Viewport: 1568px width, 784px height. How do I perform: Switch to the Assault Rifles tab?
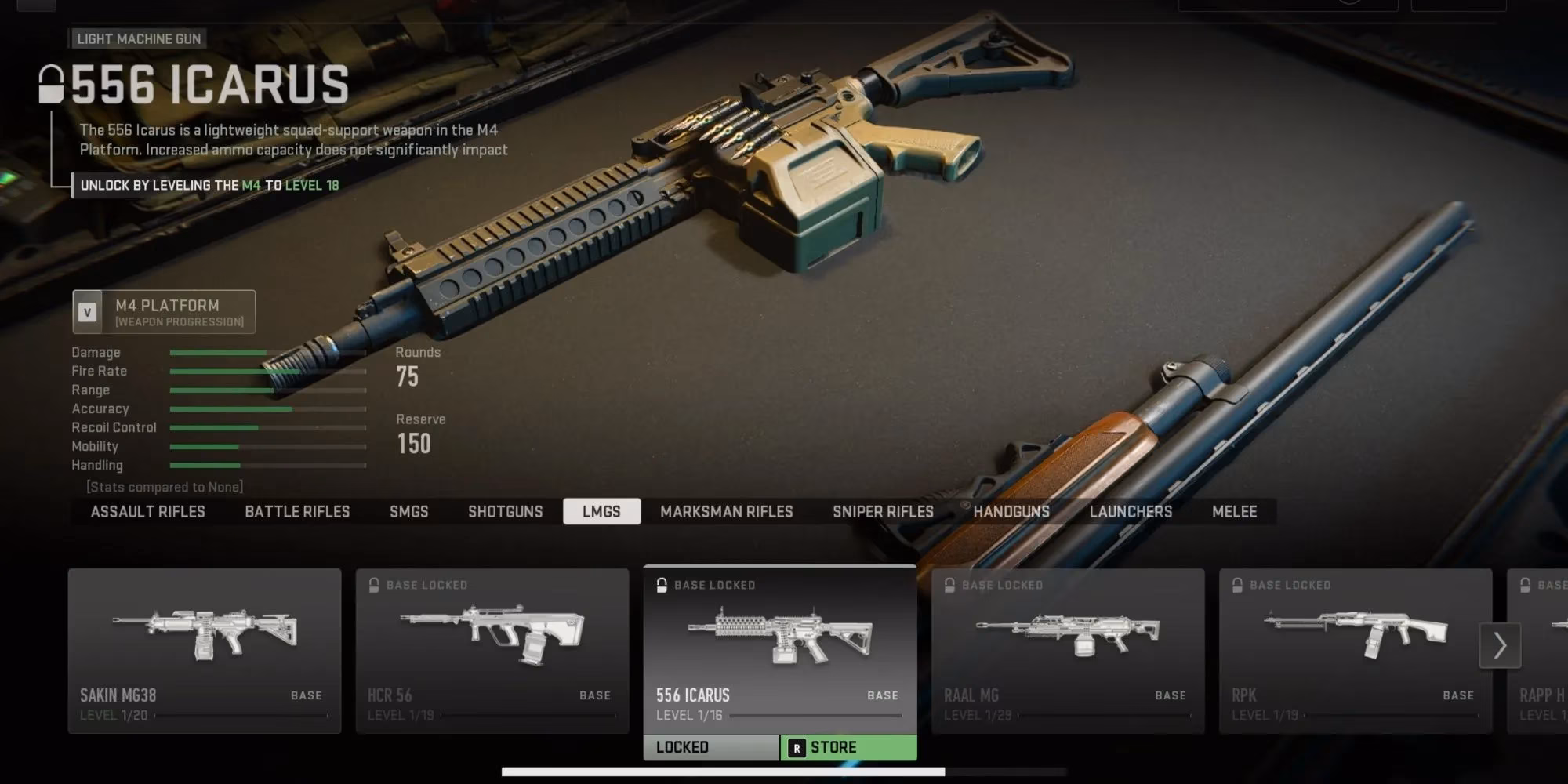pyautogui.click(x=147, y=512)
